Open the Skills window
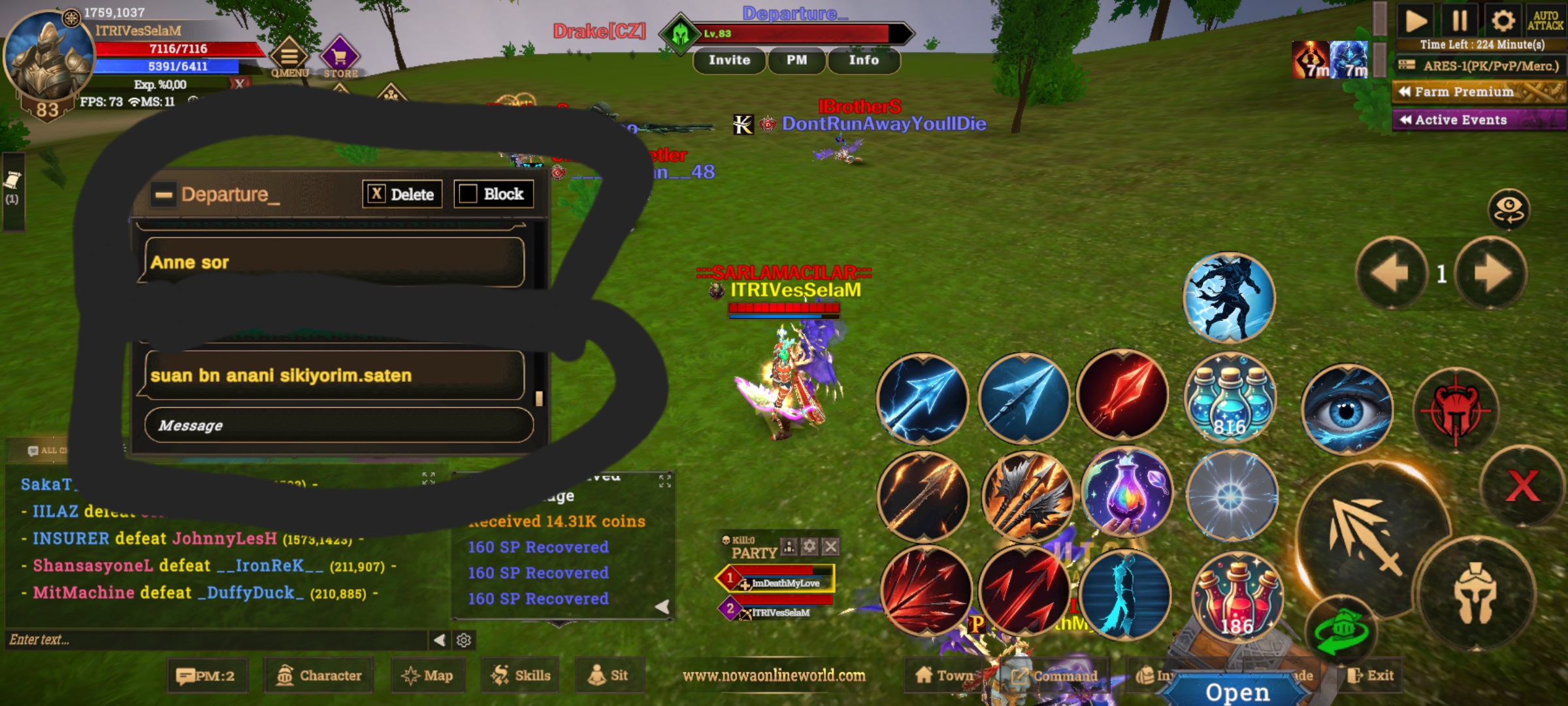Viewport: 1568px width, 706px height. (x=521, y=676)
